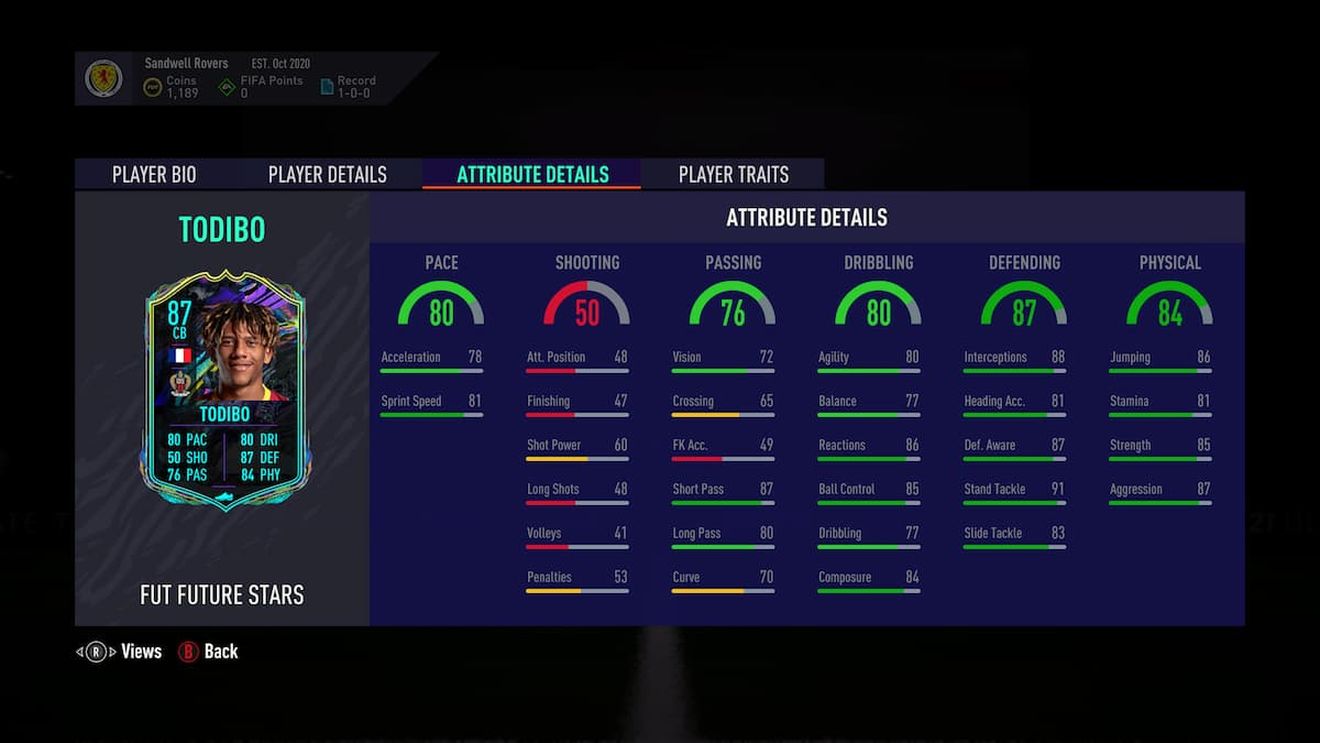1320x743 pixels.
Task: Click the FIFA Points diamond icon
Action: 228,85
